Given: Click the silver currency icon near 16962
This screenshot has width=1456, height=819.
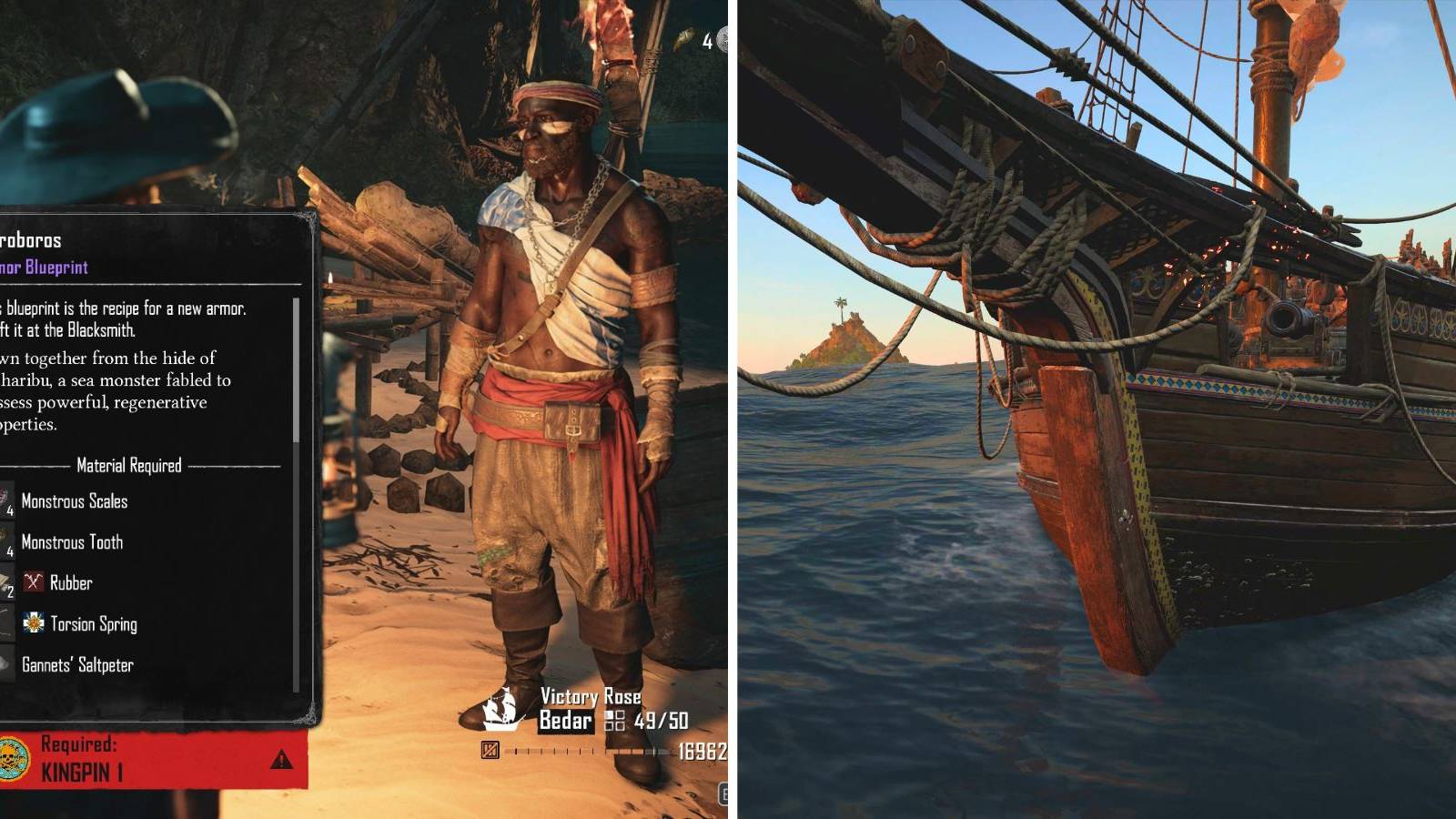Looking at the screenshot, I should click(489, 750).
